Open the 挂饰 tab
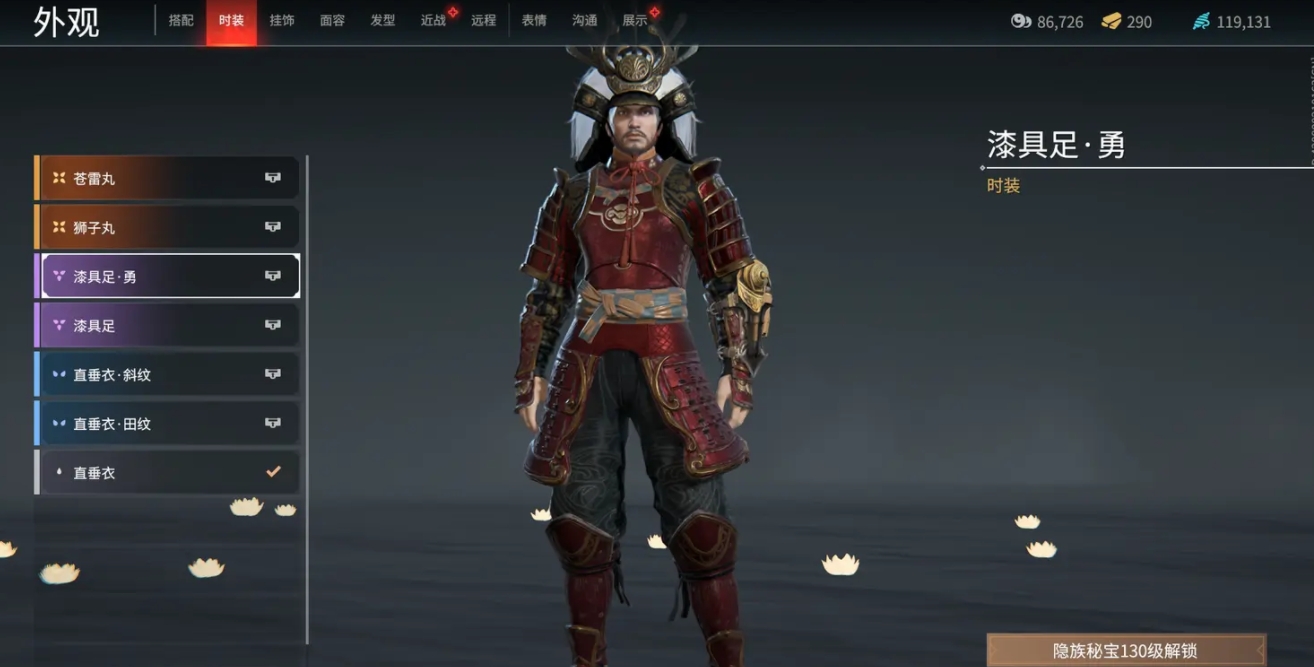The image size is (1314, 667). (x=282, y=21)
